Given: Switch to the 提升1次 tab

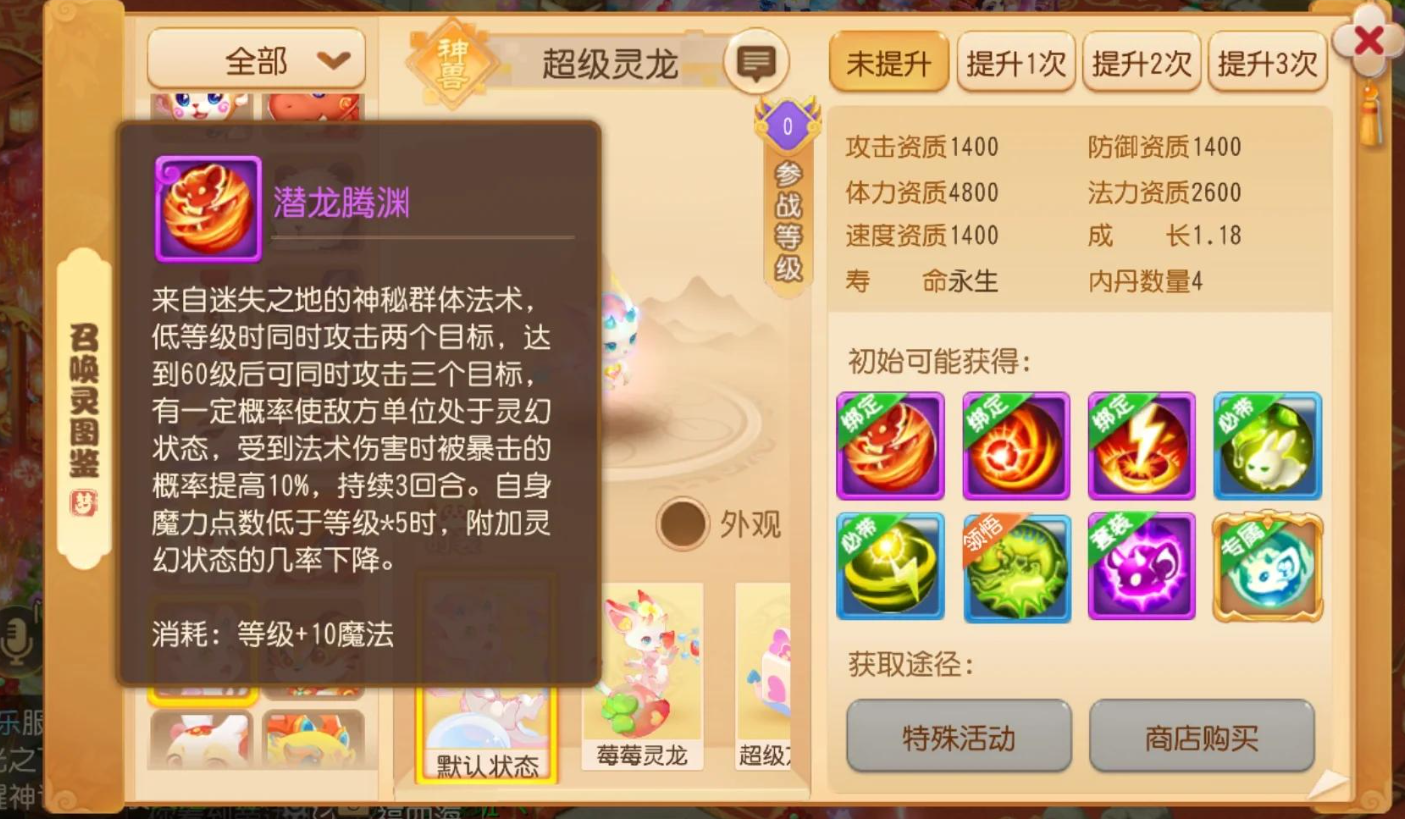Looking at the screenshot, I should click(x=1016, y=61).
